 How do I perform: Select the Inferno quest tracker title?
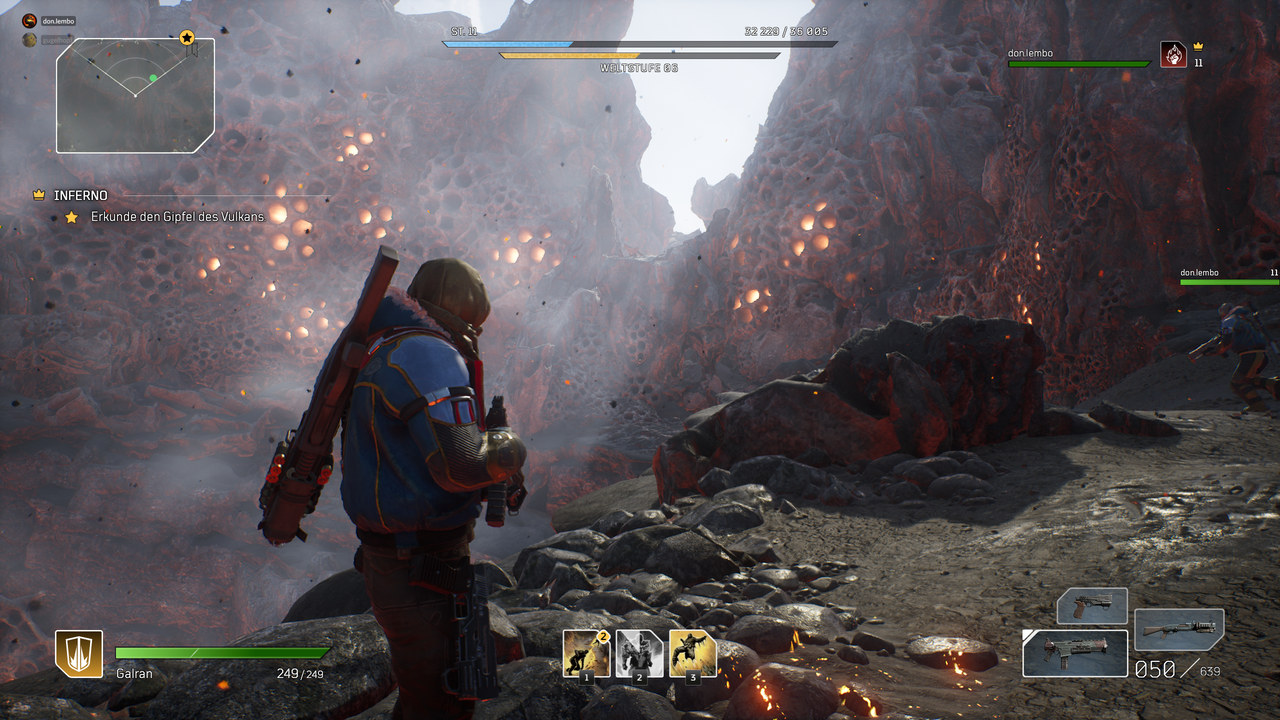tap(81, 195)
